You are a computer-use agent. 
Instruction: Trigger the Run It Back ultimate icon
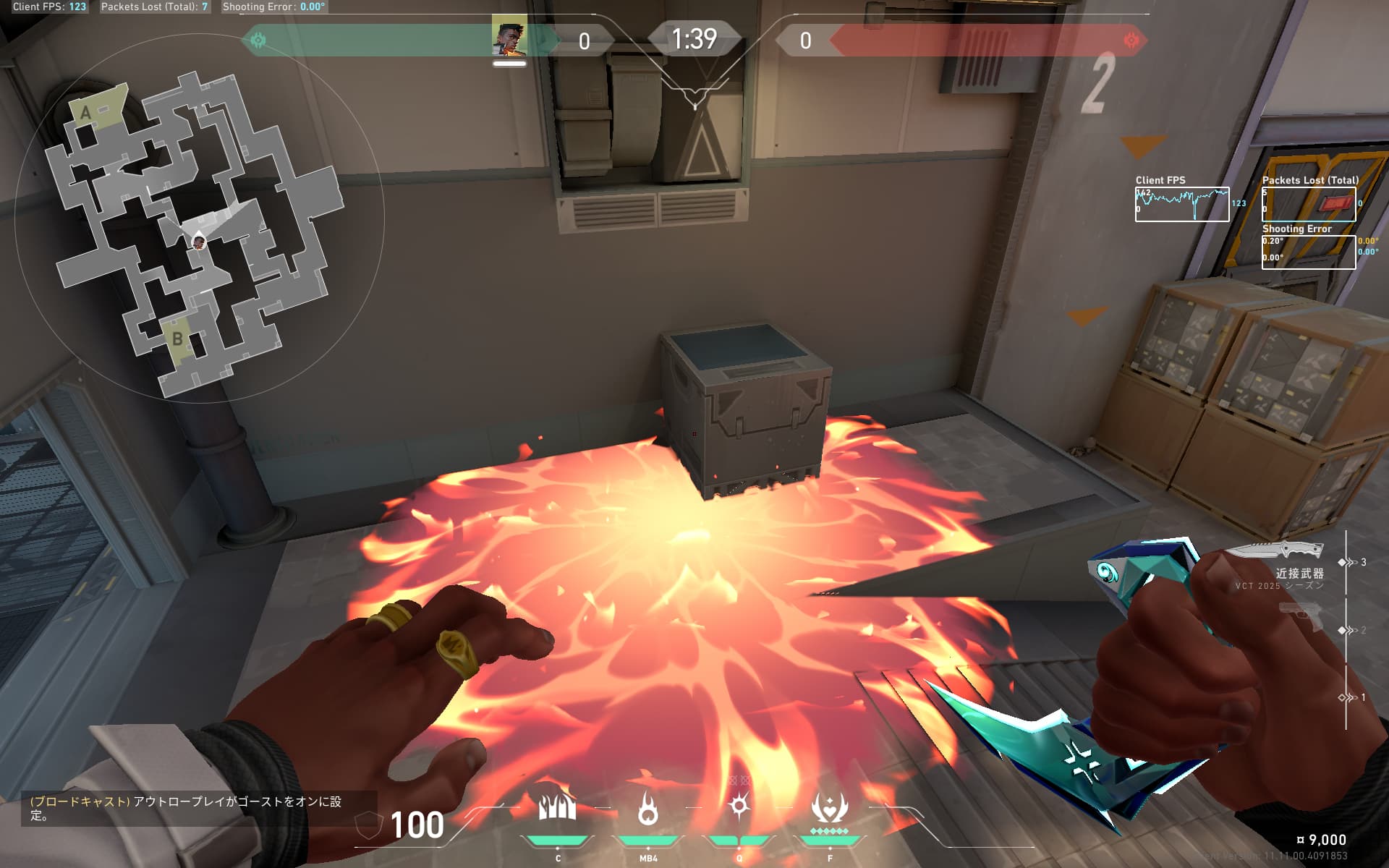pyautogui.click(x=829, y=808)
